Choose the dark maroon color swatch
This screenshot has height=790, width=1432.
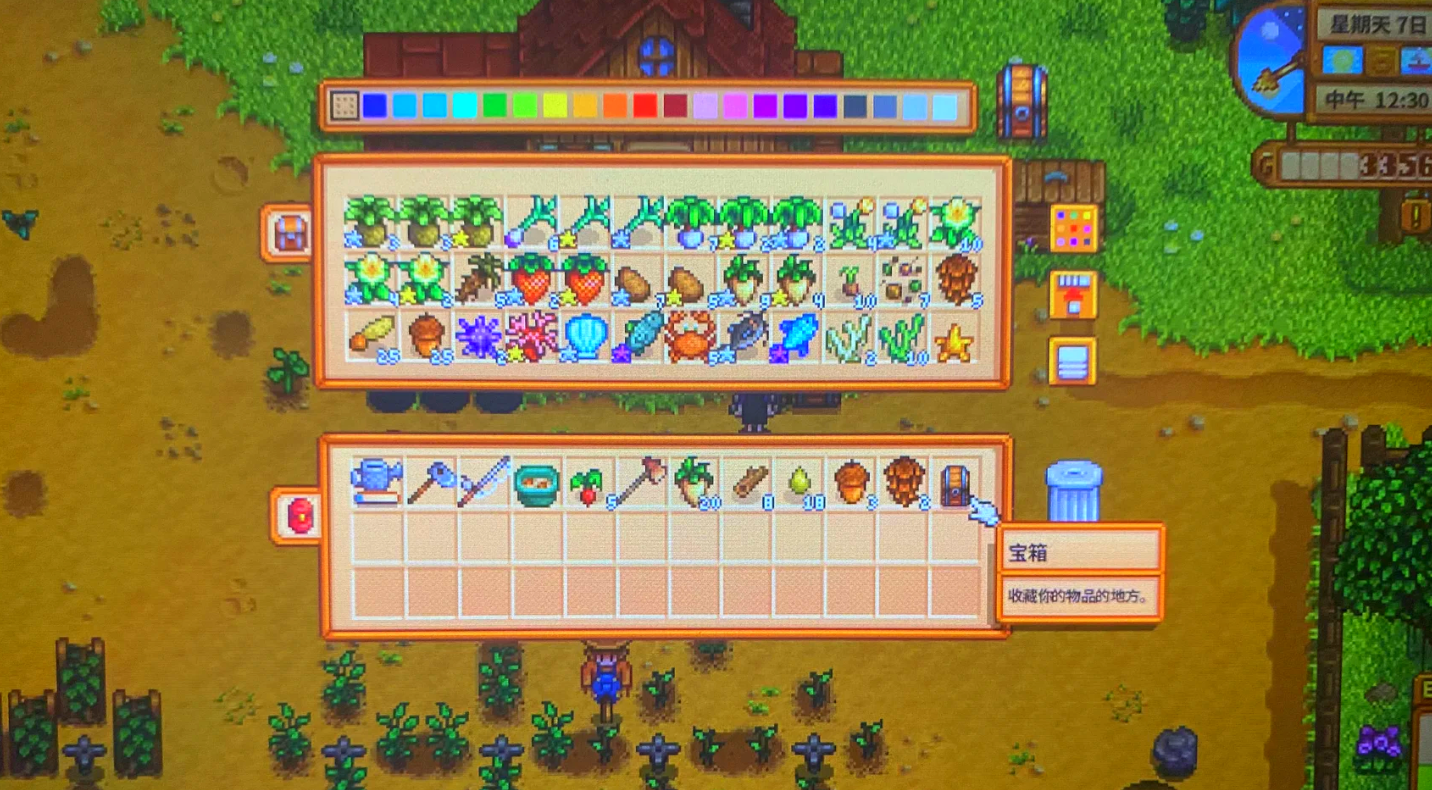click(x=675, y=106)
